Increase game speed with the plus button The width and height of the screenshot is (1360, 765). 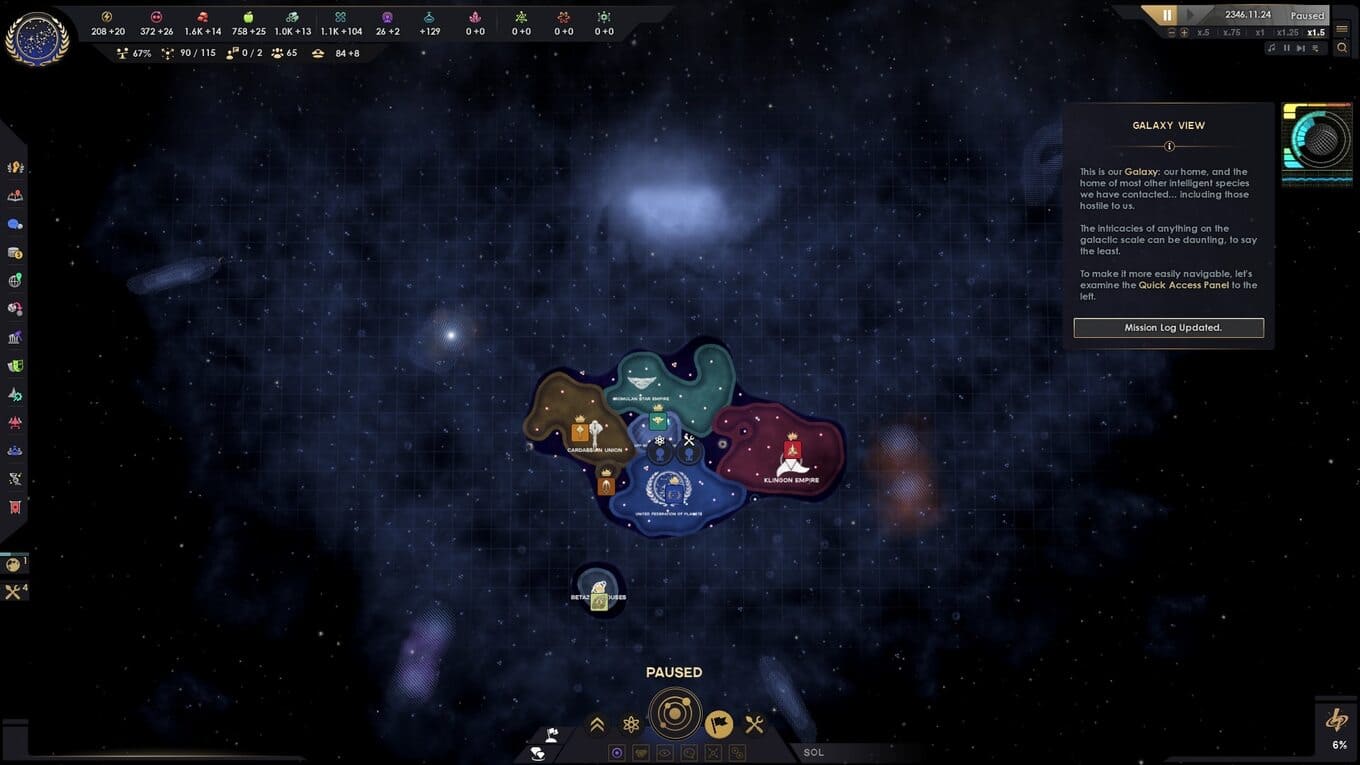click(1184, 32)
